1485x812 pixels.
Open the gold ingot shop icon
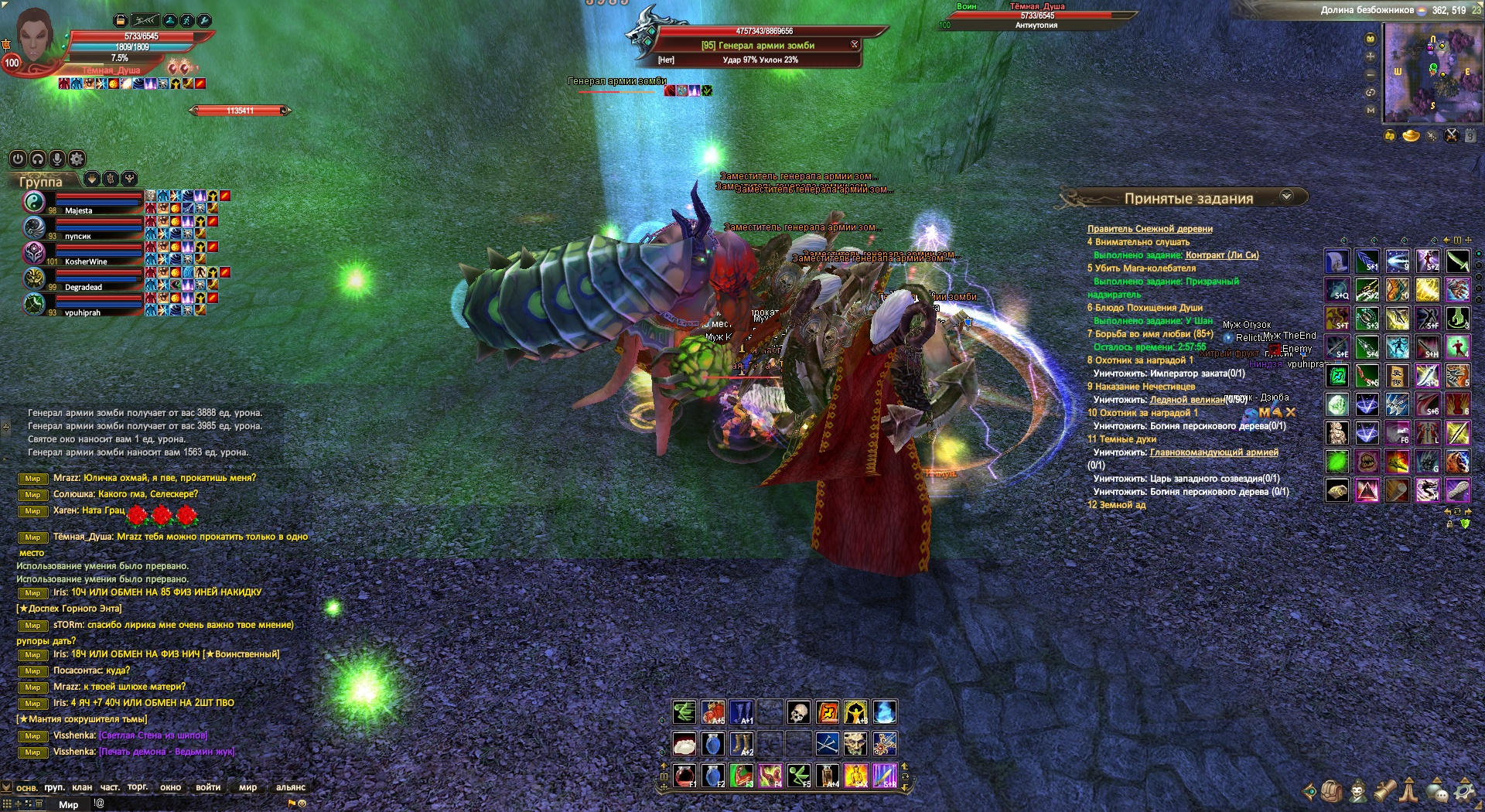coord(1411,136)
